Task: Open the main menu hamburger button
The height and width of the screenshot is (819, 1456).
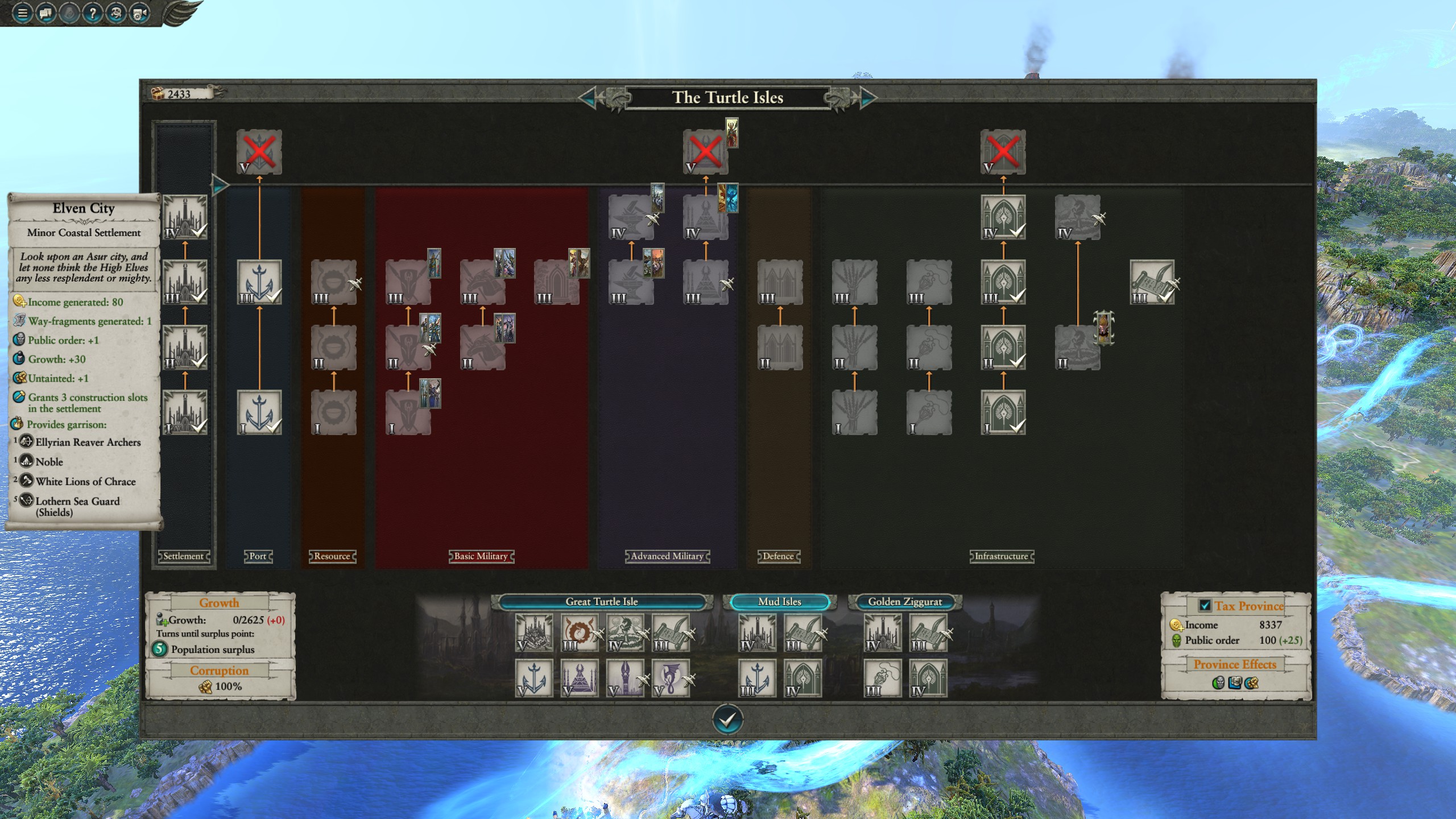Action: (x=23, y=13)
